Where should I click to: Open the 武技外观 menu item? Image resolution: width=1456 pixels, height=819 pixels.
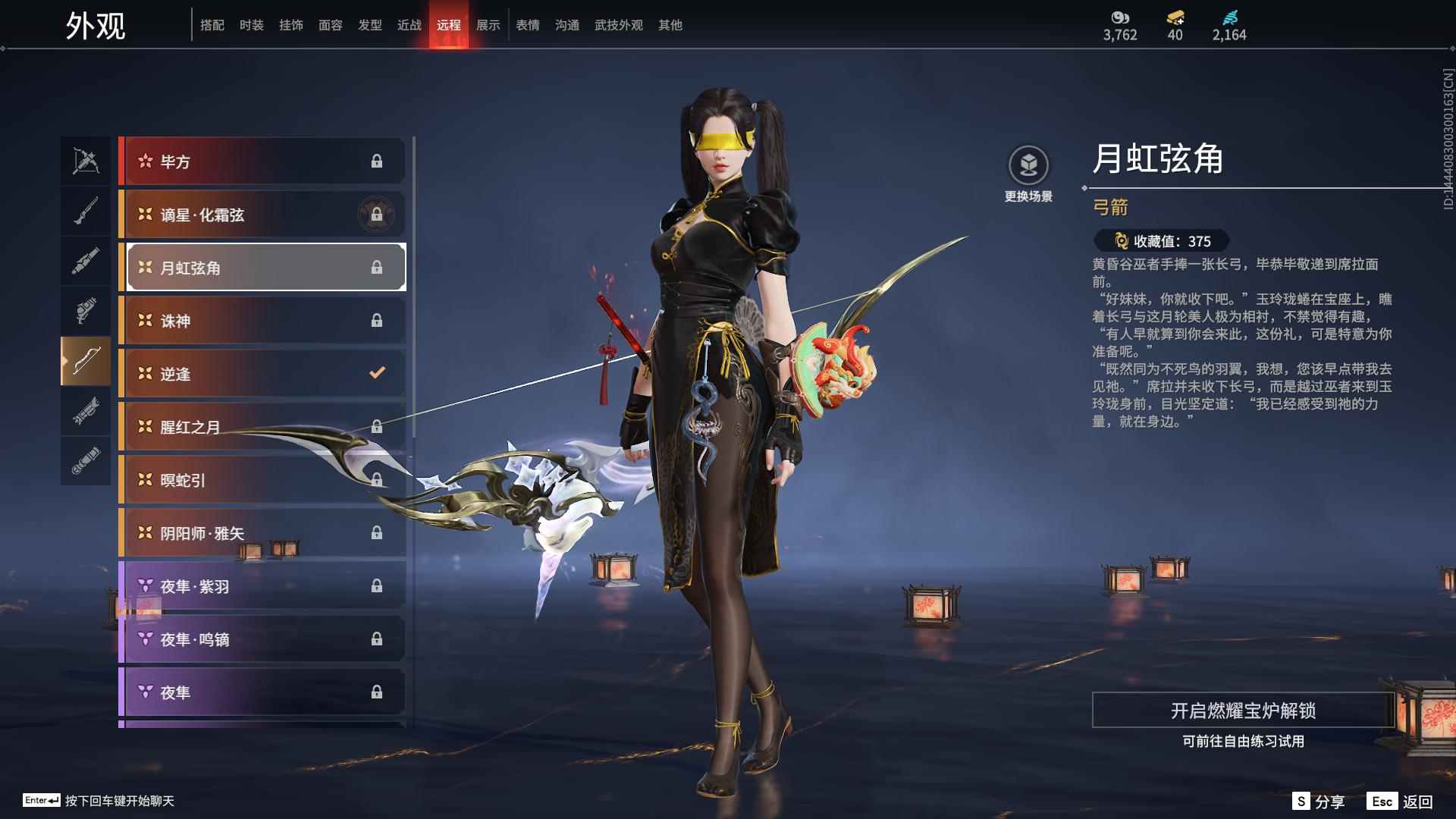(618, 24)
